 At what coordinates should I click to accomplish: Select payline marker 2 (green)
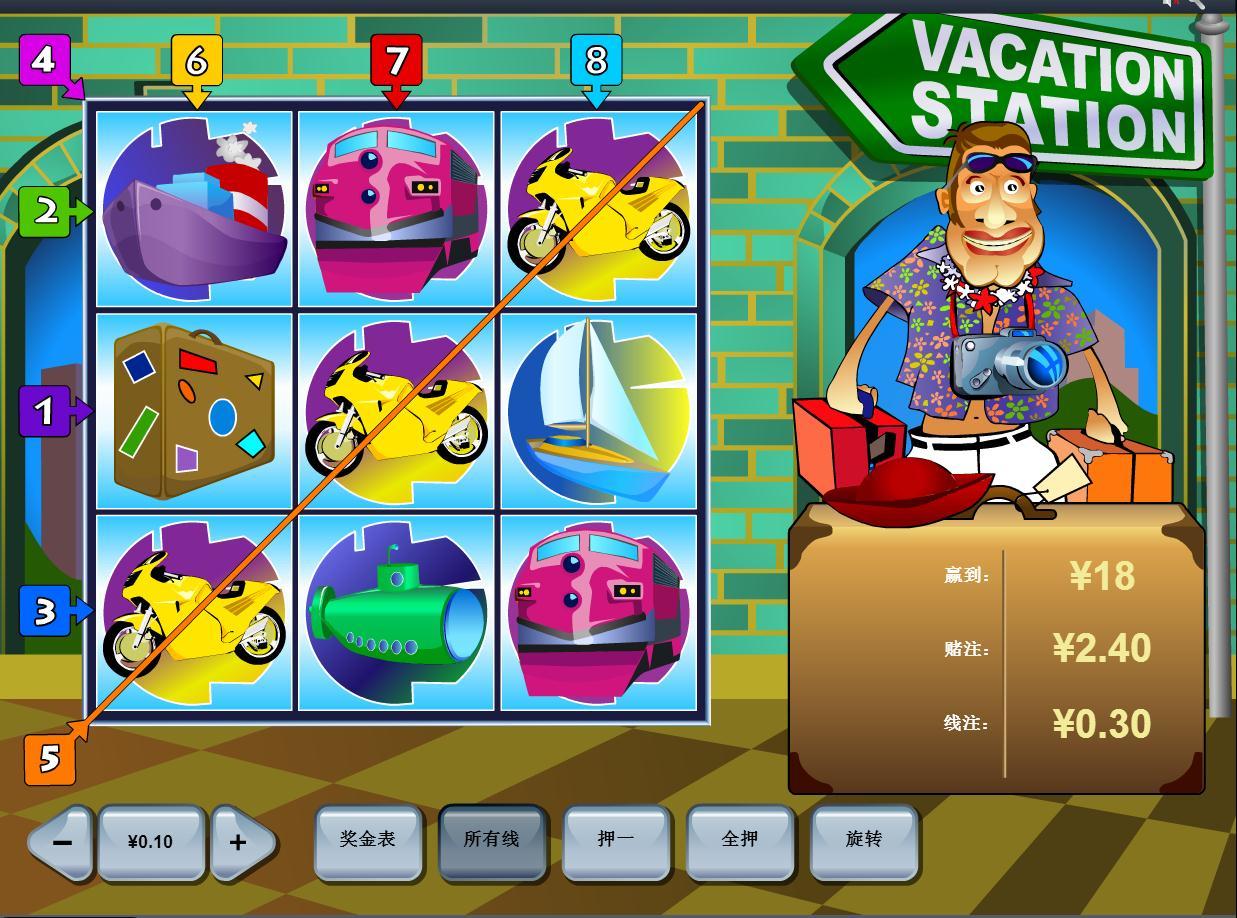(46, 212)
